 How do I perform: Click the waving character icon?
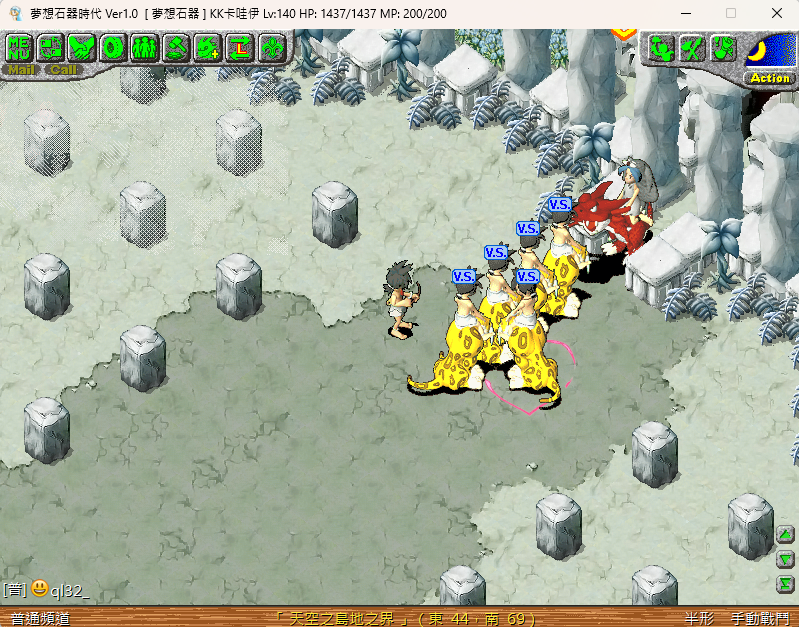coord(660,47)
